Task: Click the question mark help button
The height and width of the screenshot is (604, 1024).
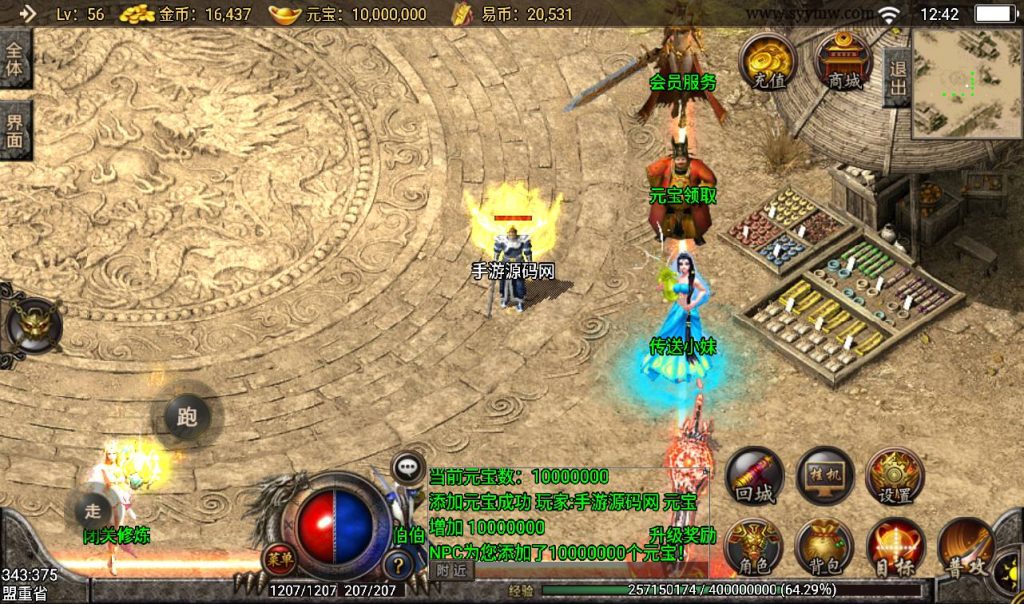Action: tap(399, 565)
